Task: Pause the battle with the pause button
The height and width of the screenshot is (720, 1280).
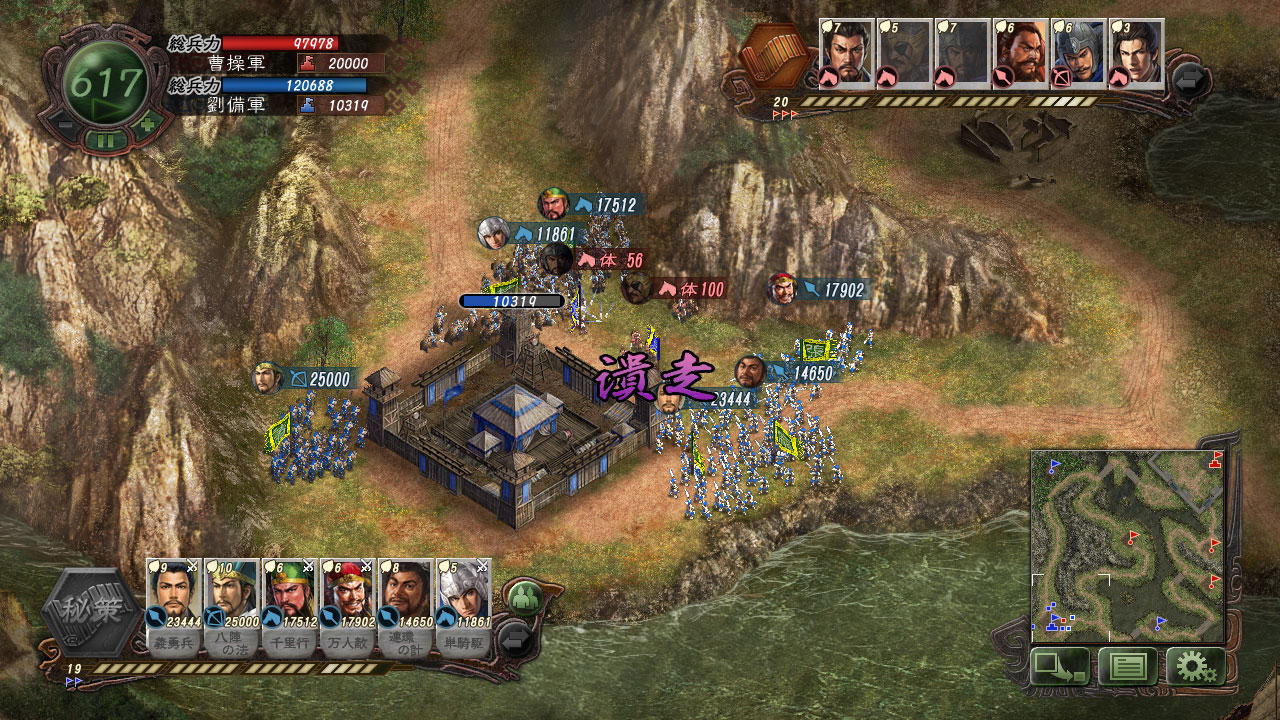Action: (105, 140)
